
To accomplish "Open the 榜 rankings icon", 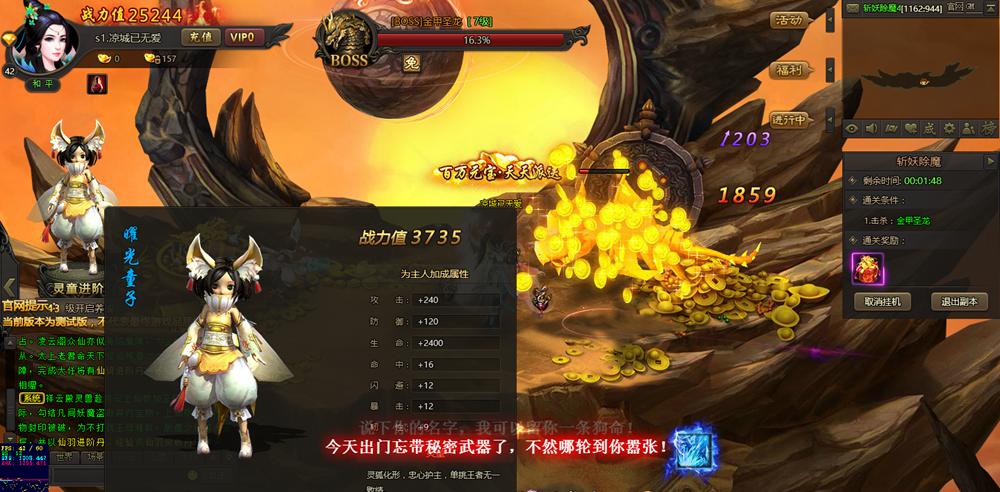I will coord(988,128).
